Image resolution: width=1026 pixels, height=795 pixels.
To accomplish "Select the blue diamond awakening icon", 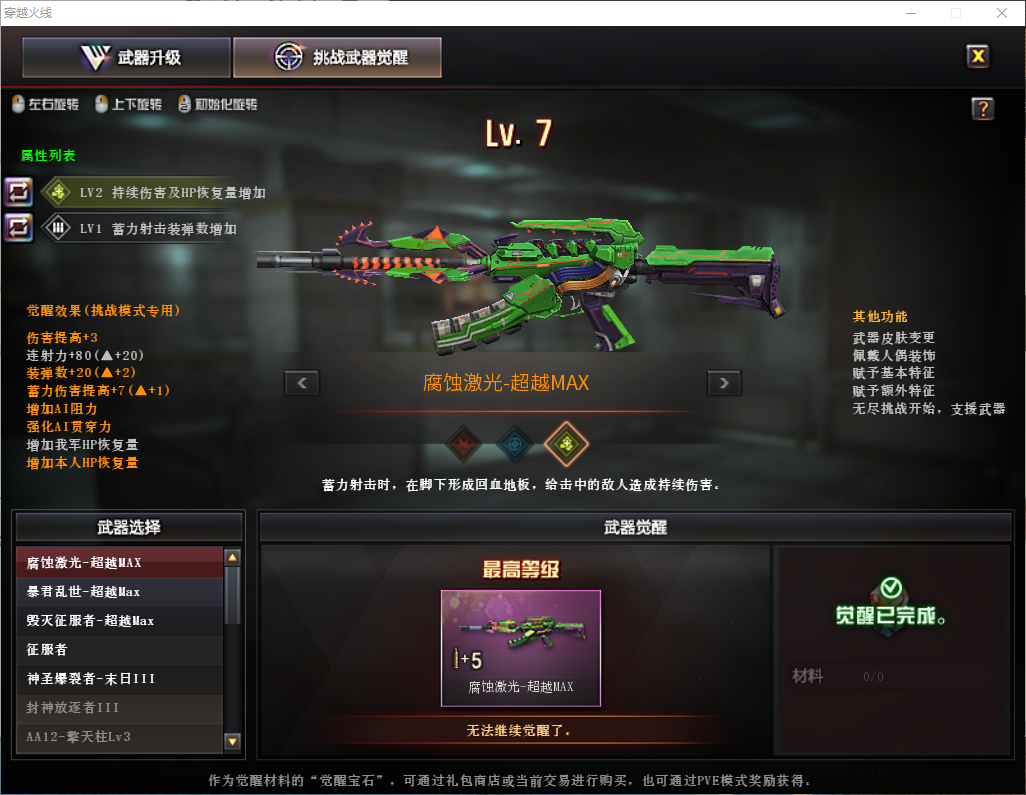I will 515,443.
